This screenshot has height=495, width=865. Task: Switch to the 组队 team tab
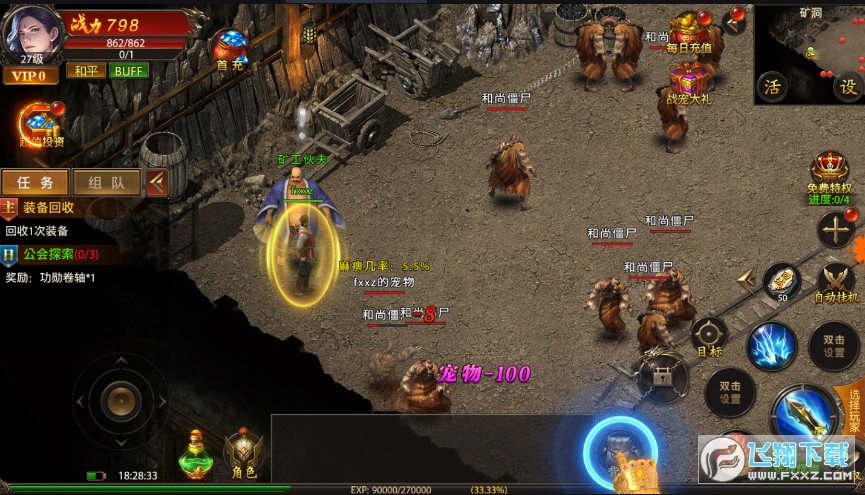106,182
